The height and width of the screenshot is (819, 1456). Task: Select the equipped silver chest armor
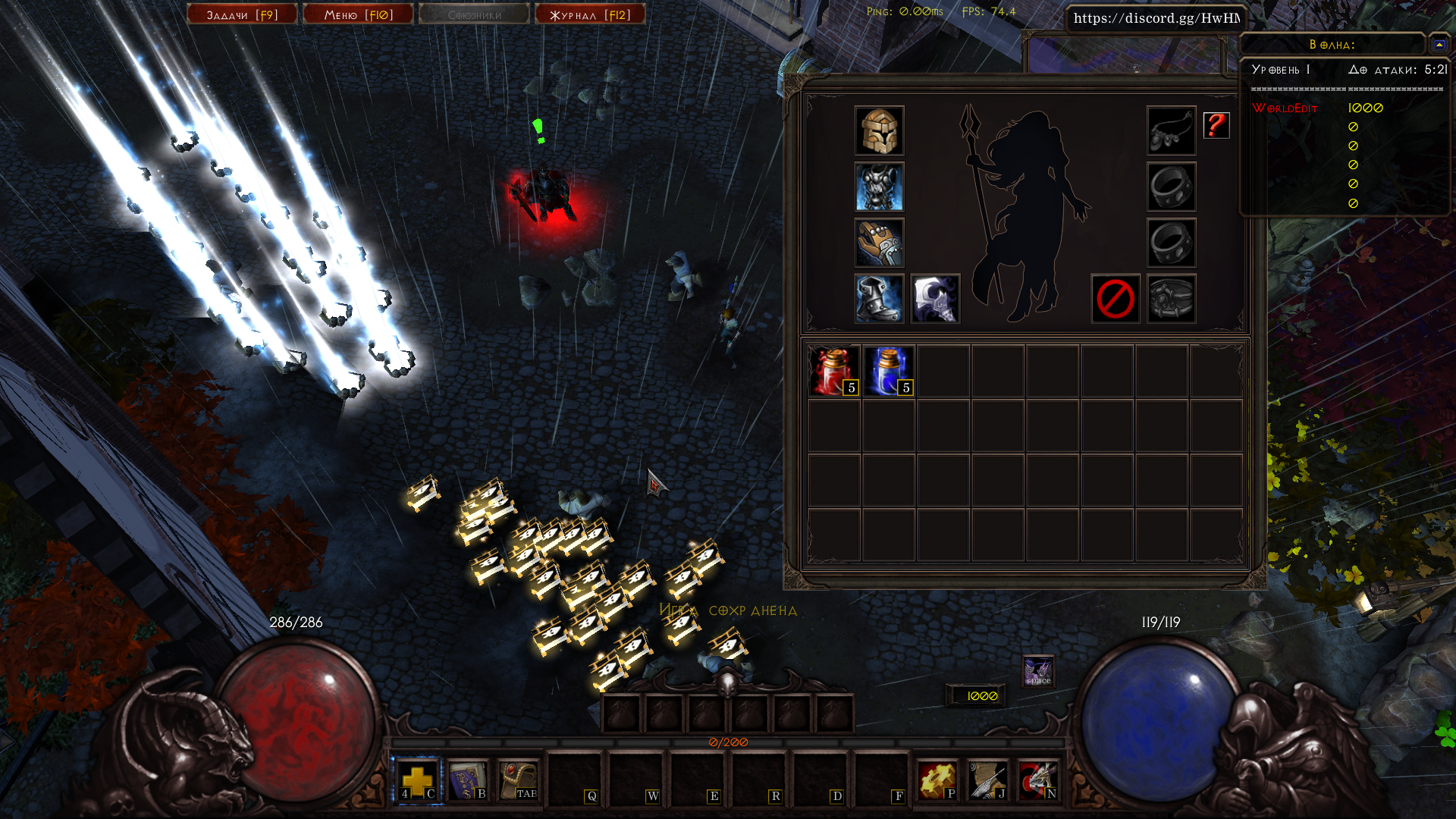[879, 187]
